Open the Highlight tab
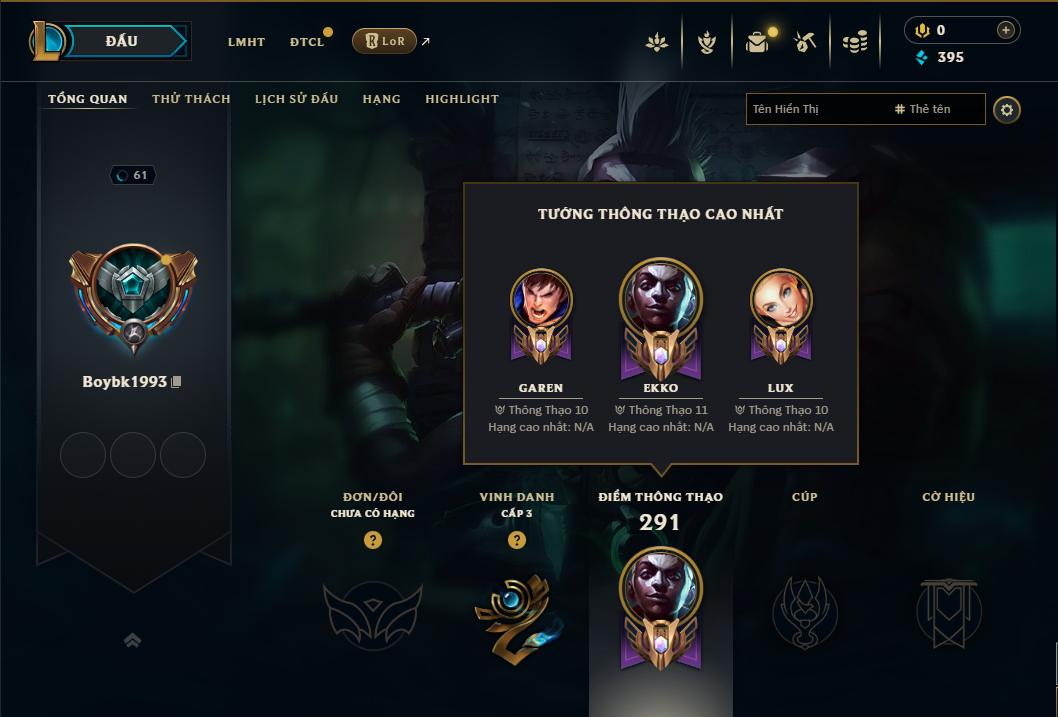This screenshot has width=1058, height=717. coord(462,99)
